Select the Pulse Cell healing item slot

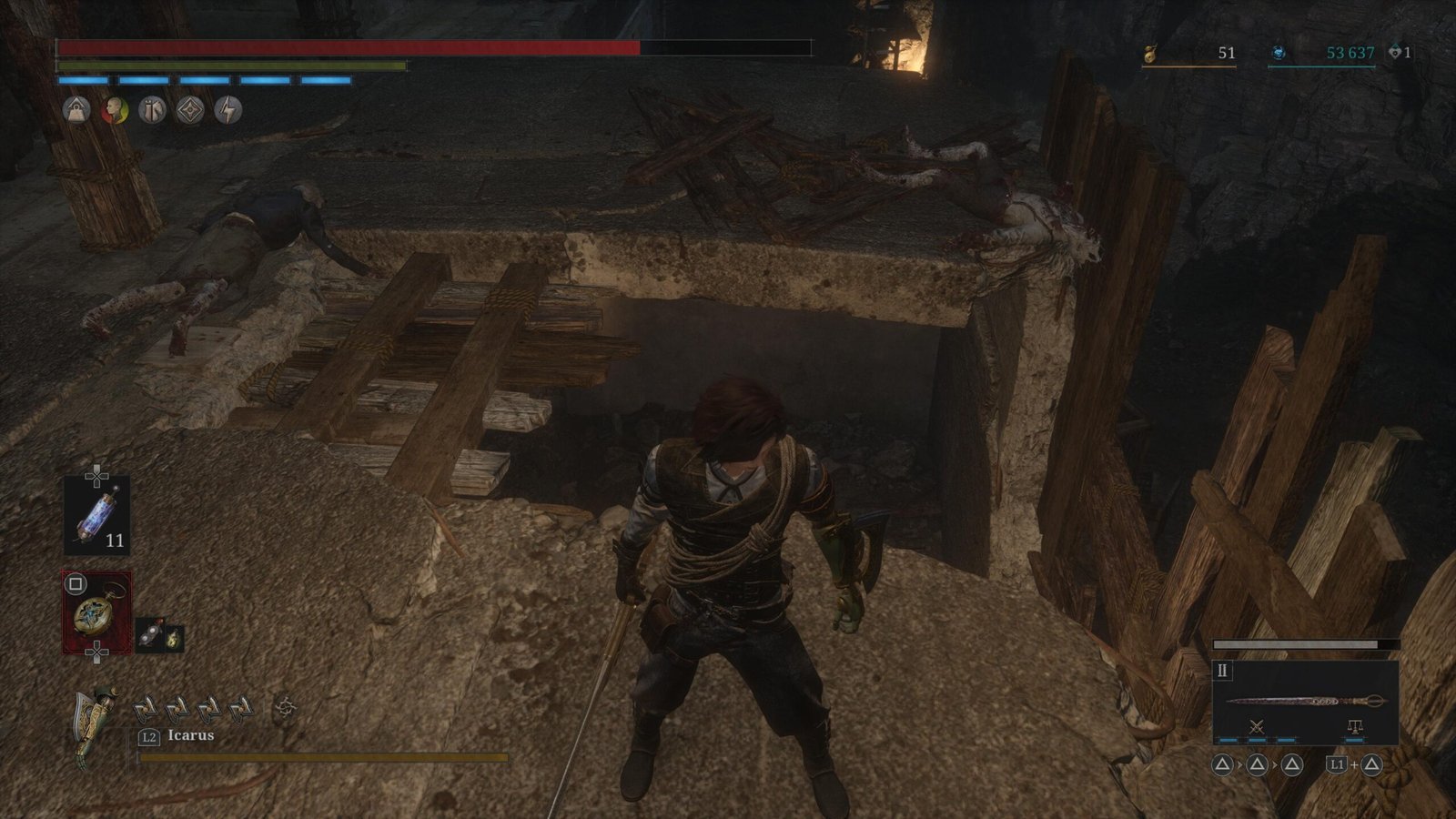[x=96, y=516]
